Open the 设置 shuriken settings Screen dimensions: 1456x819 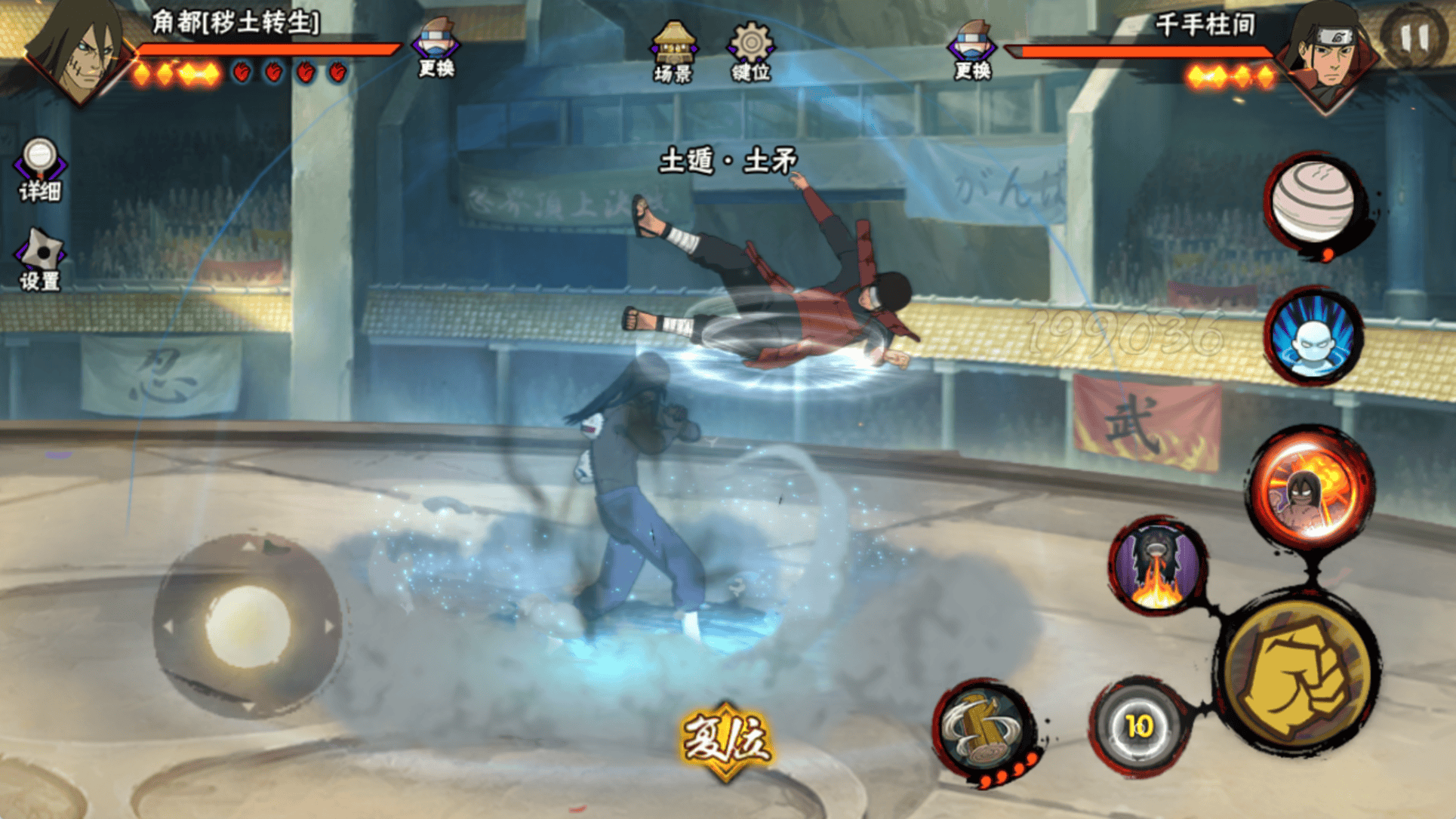point(39,259)
